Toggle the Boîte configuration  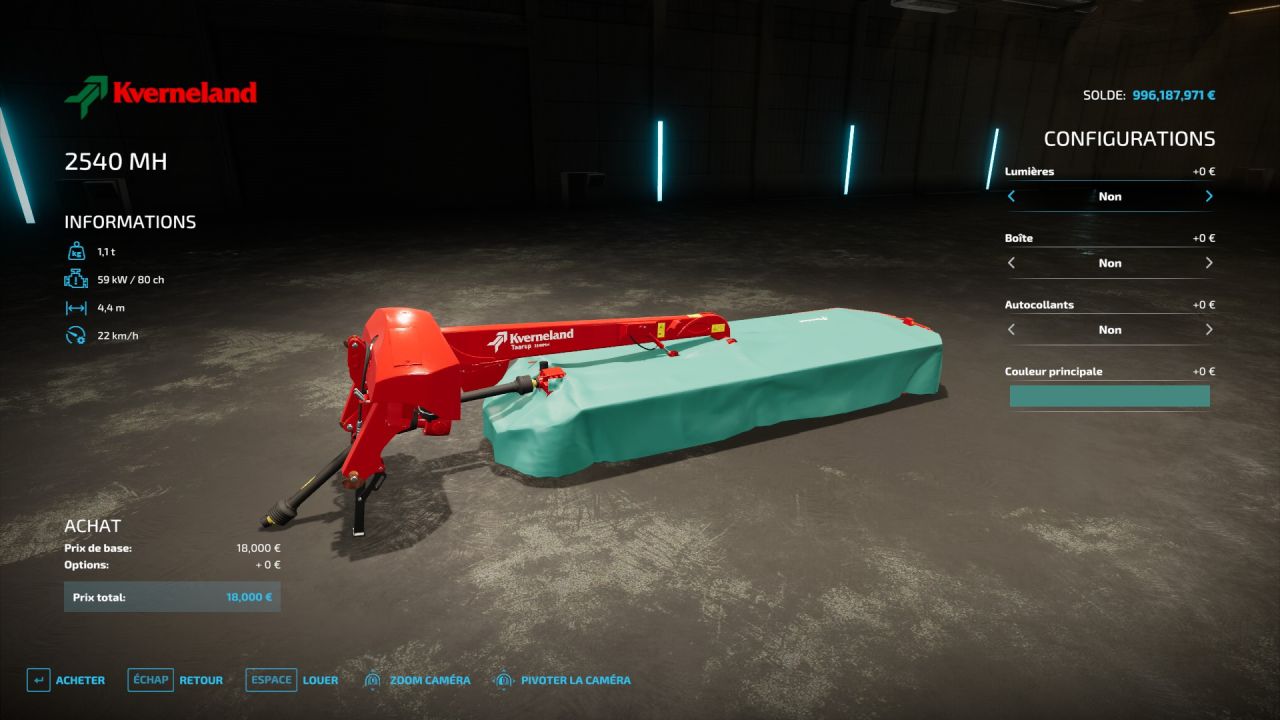pos(1110,263)
